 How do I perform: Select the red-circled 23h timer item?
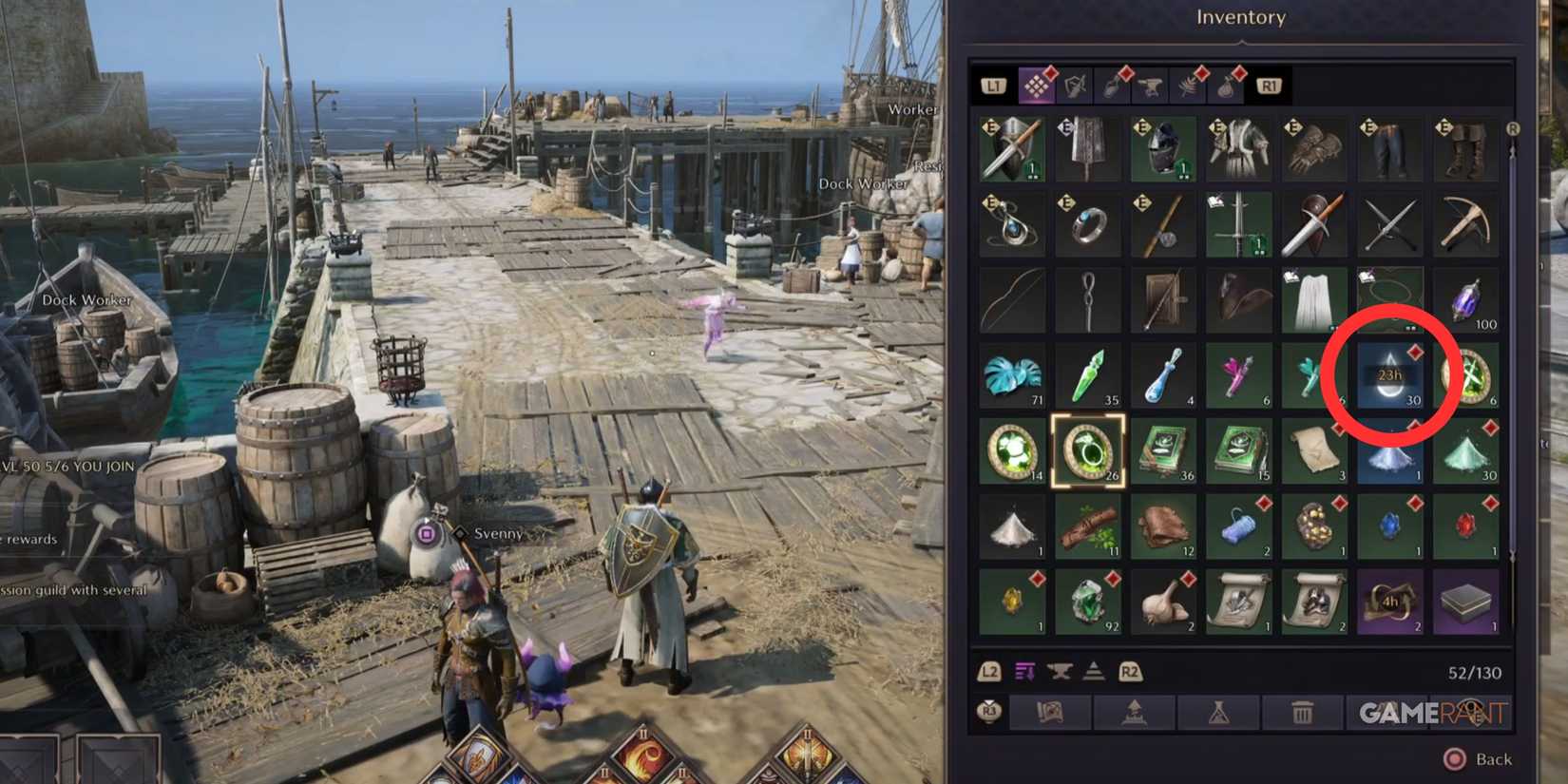pos(1390,375)
